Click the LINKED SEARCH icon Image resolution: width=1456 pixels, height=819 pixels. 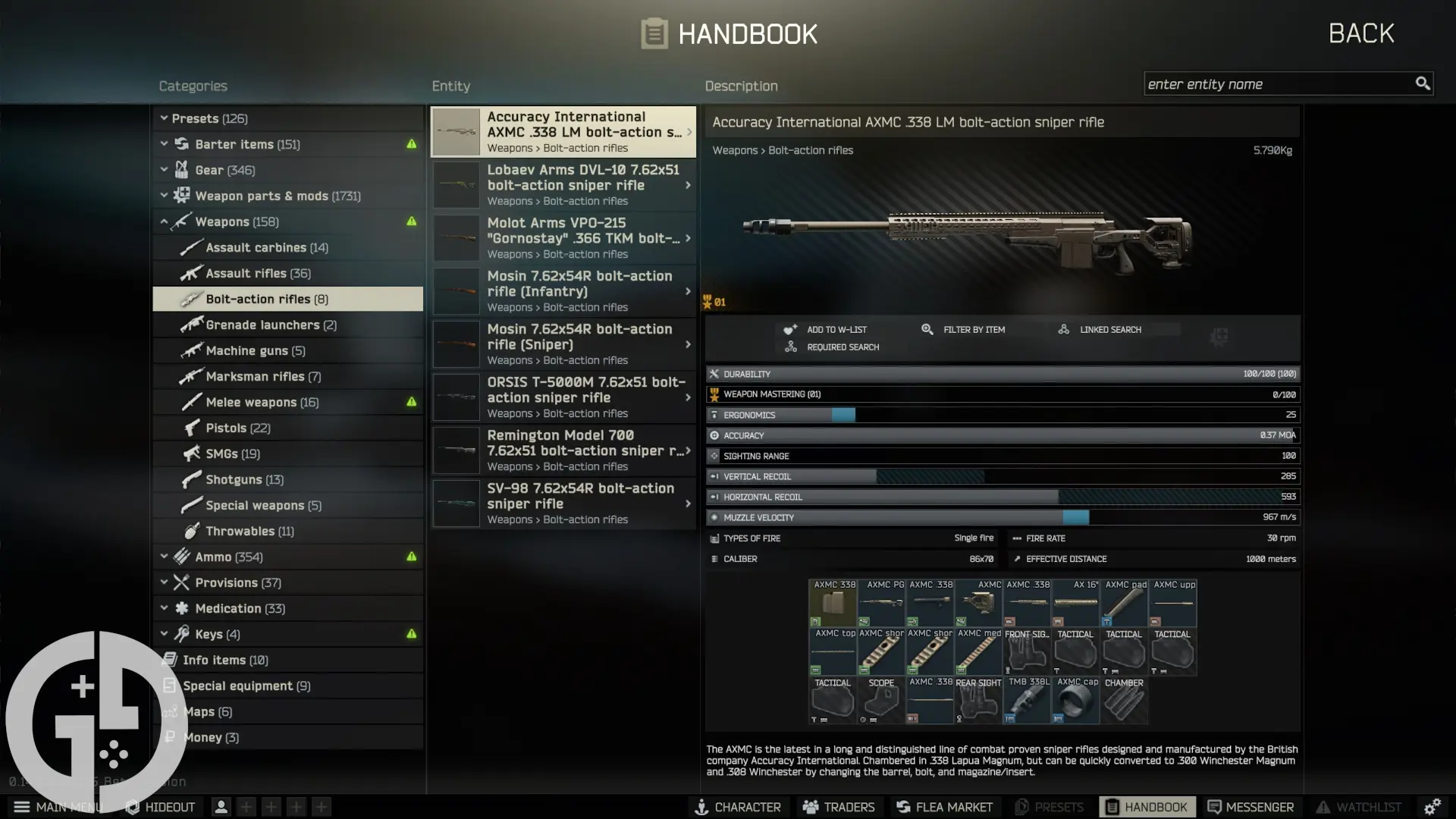pos(1063,329)
